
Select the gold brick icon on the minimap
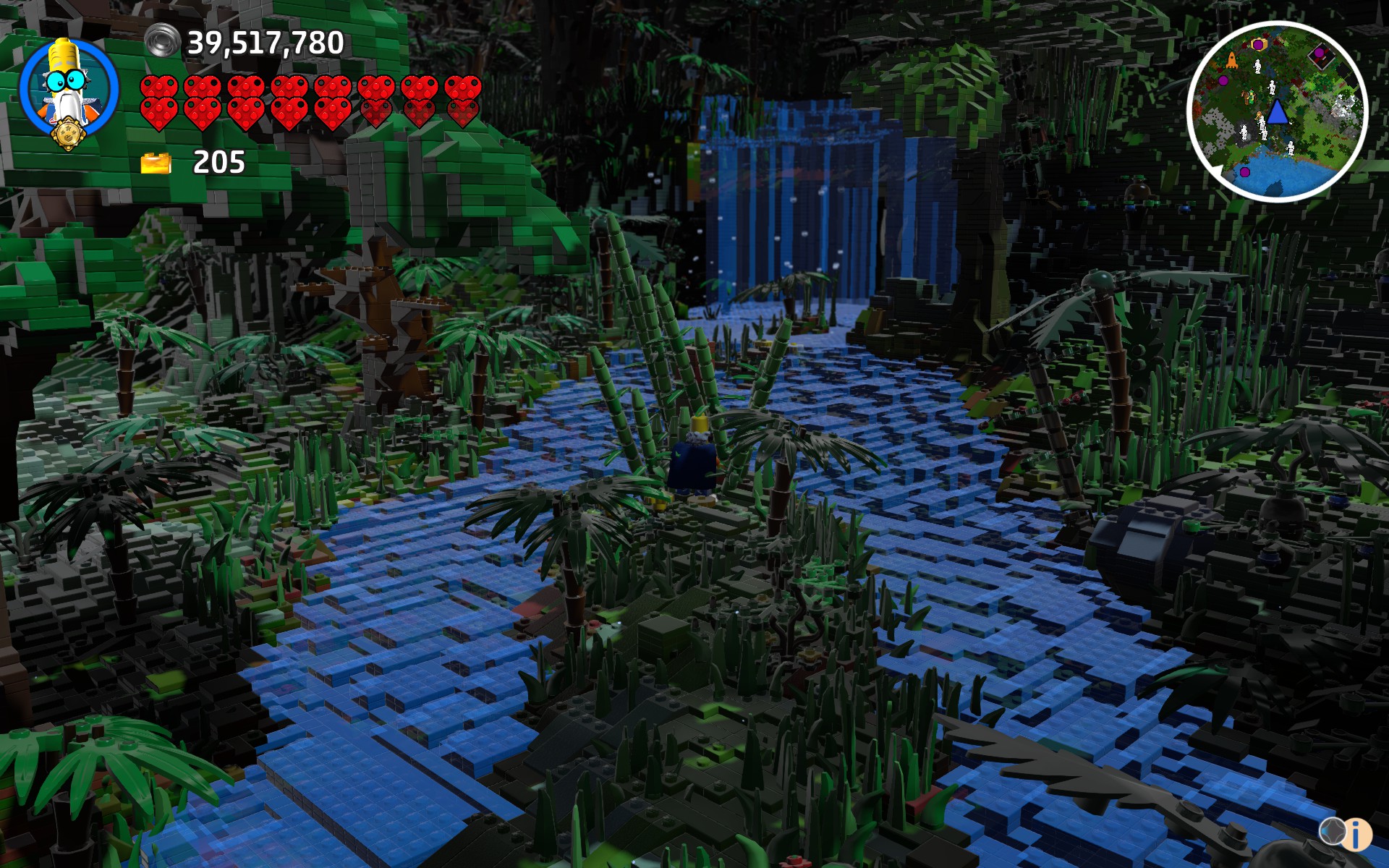point(1259,44)
